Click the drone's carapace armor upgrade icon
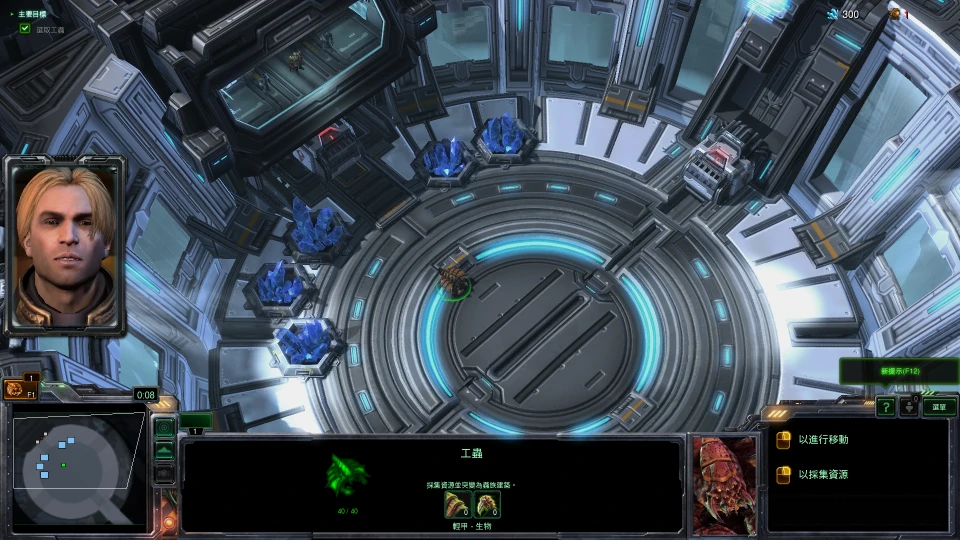The image size is (960, 540). (x=487, y=504)
